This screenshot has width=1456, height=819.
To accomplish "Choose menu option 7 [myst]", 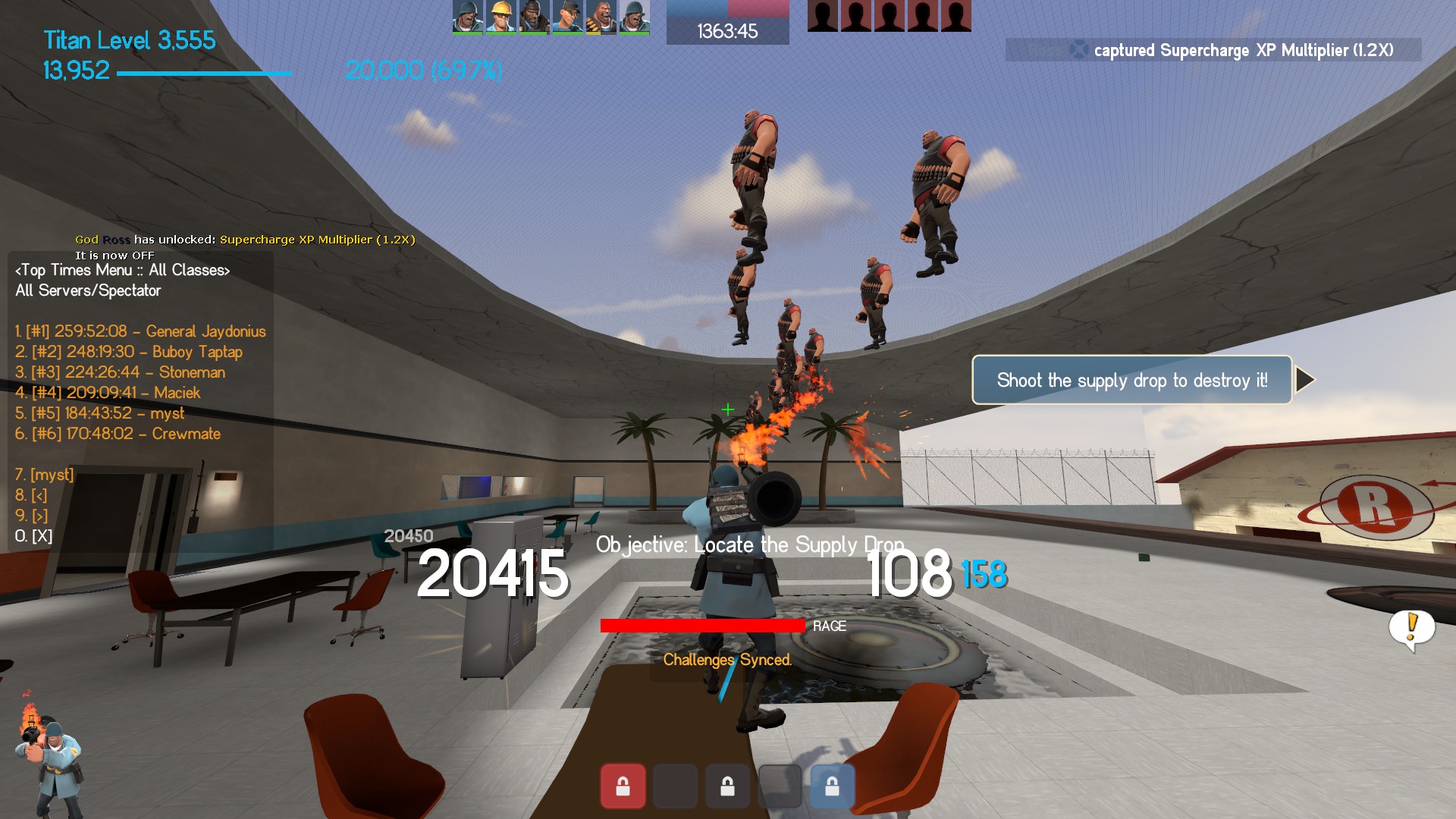I will click(45, 475).
